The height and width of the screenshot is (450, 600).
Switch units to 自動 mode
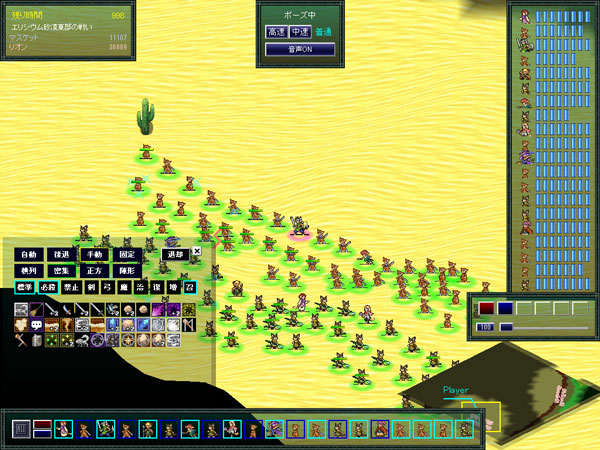[29, 255]
